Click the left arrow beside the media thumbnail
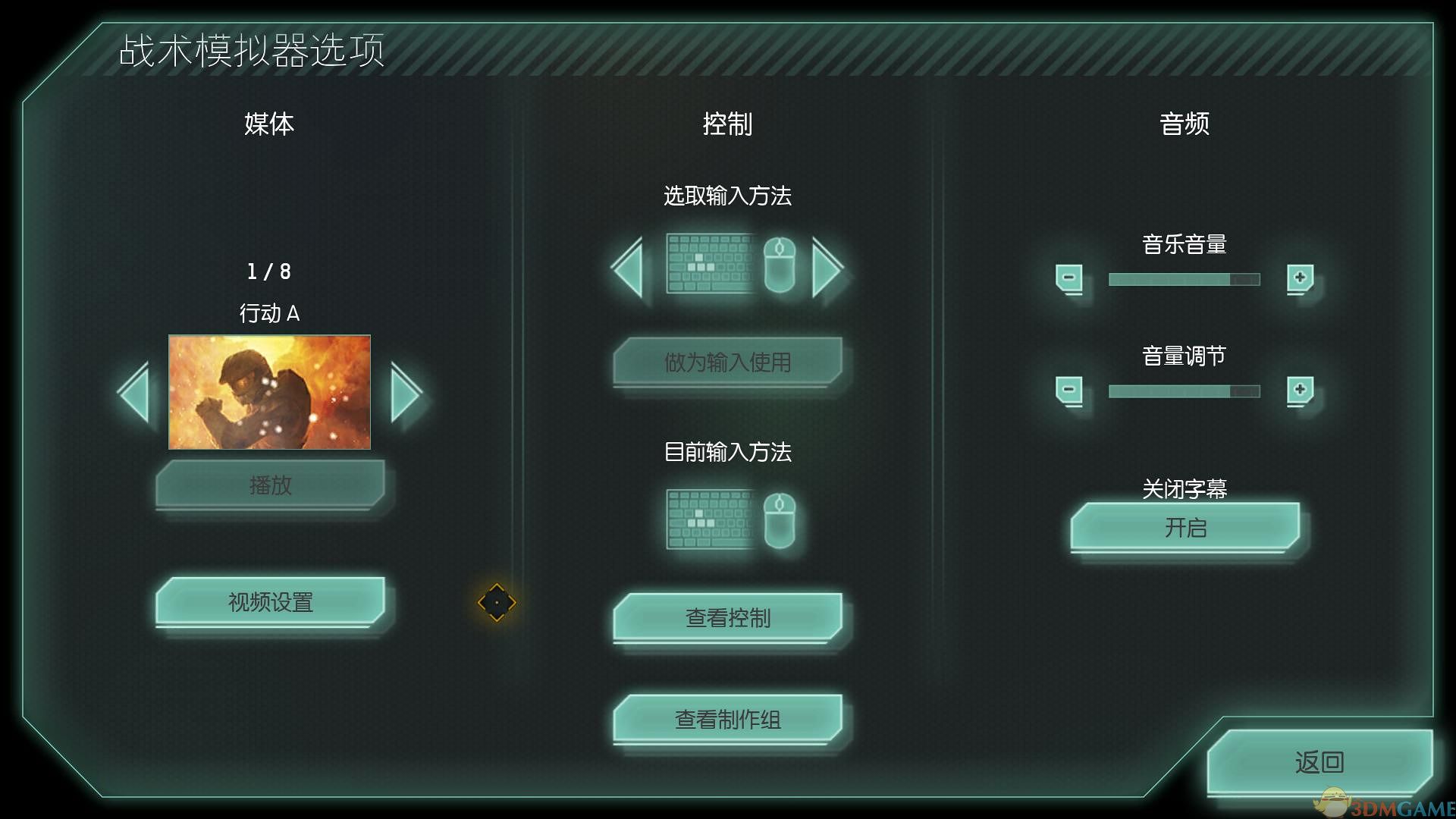Viewport: 1456px width, 819px height. click(135, 392)
